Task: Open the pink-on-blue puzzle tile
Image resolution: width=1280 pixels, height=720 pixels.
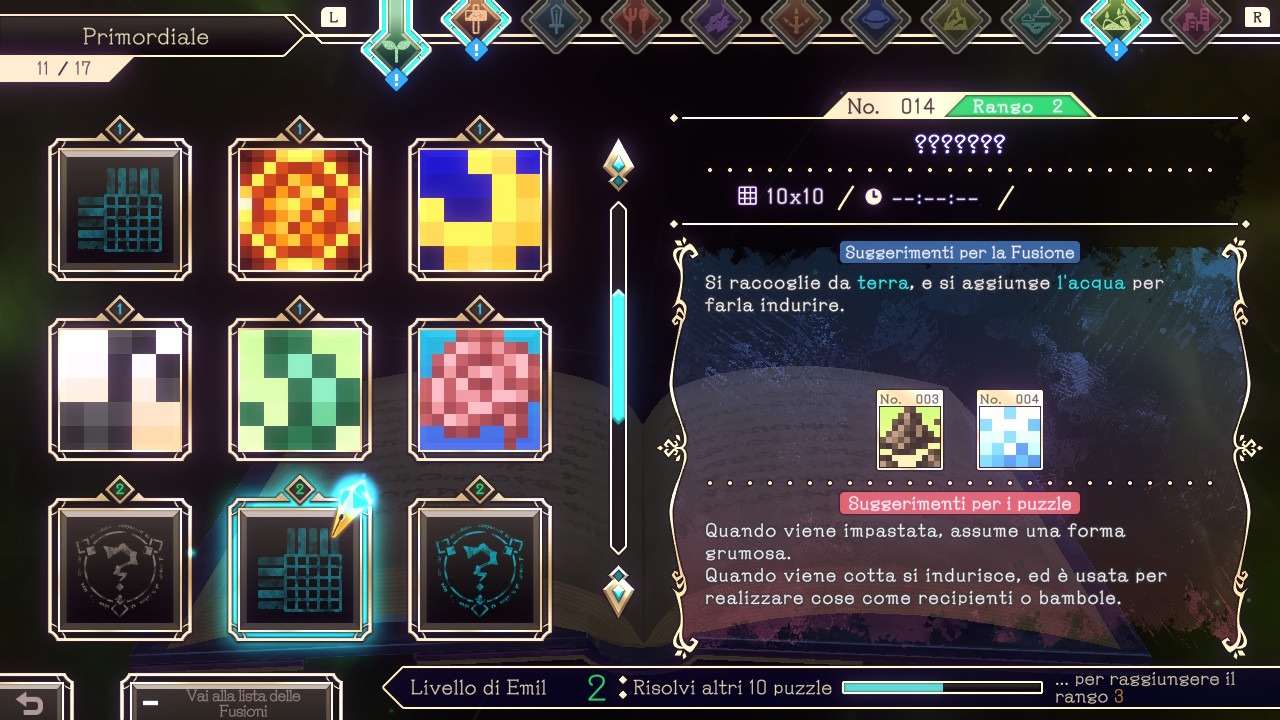Action: (x=480, y=389)
